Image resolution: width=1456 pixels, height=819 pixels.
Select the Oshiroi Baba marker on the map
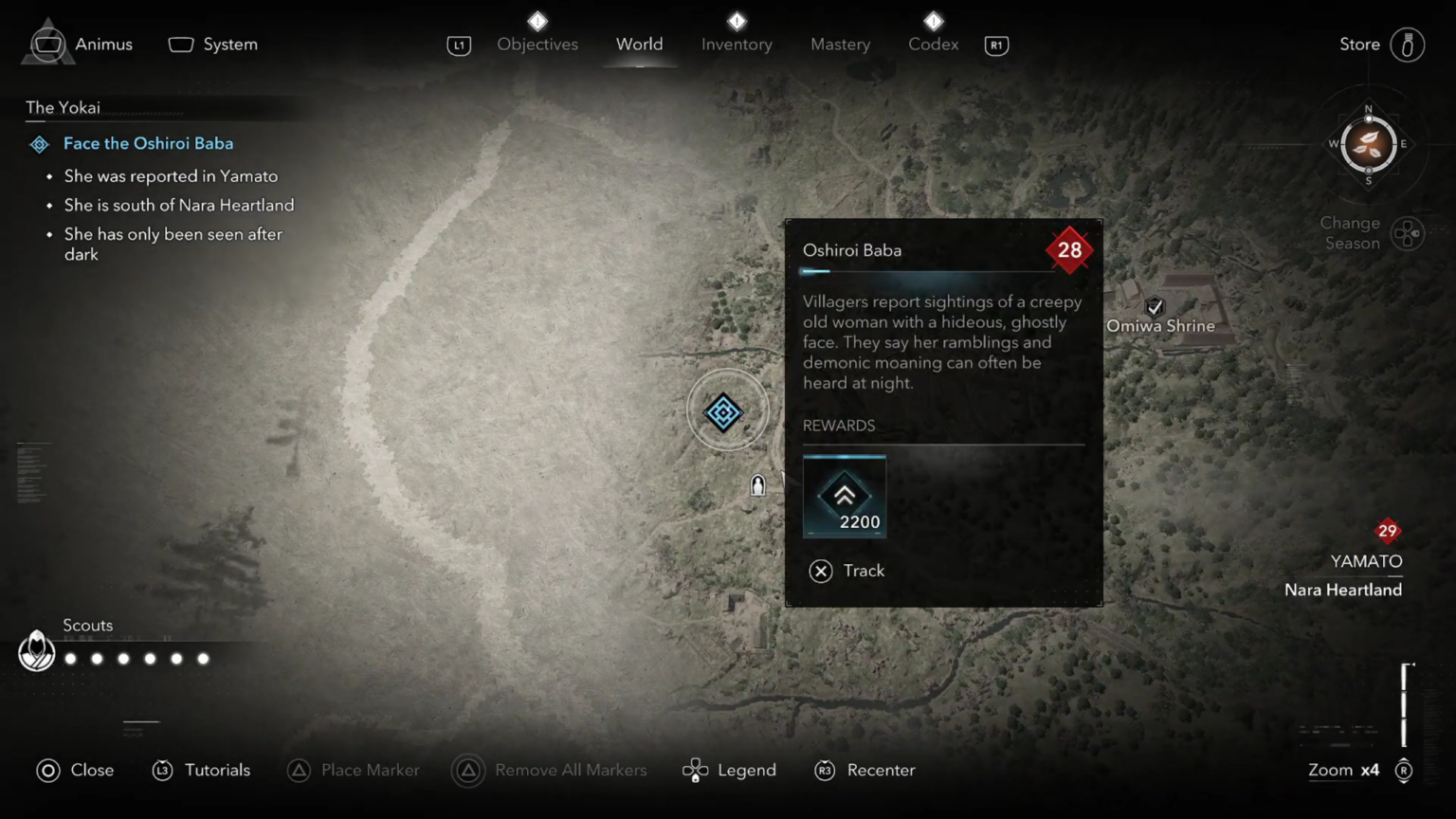pyautogui.click(x=726, y=411)
